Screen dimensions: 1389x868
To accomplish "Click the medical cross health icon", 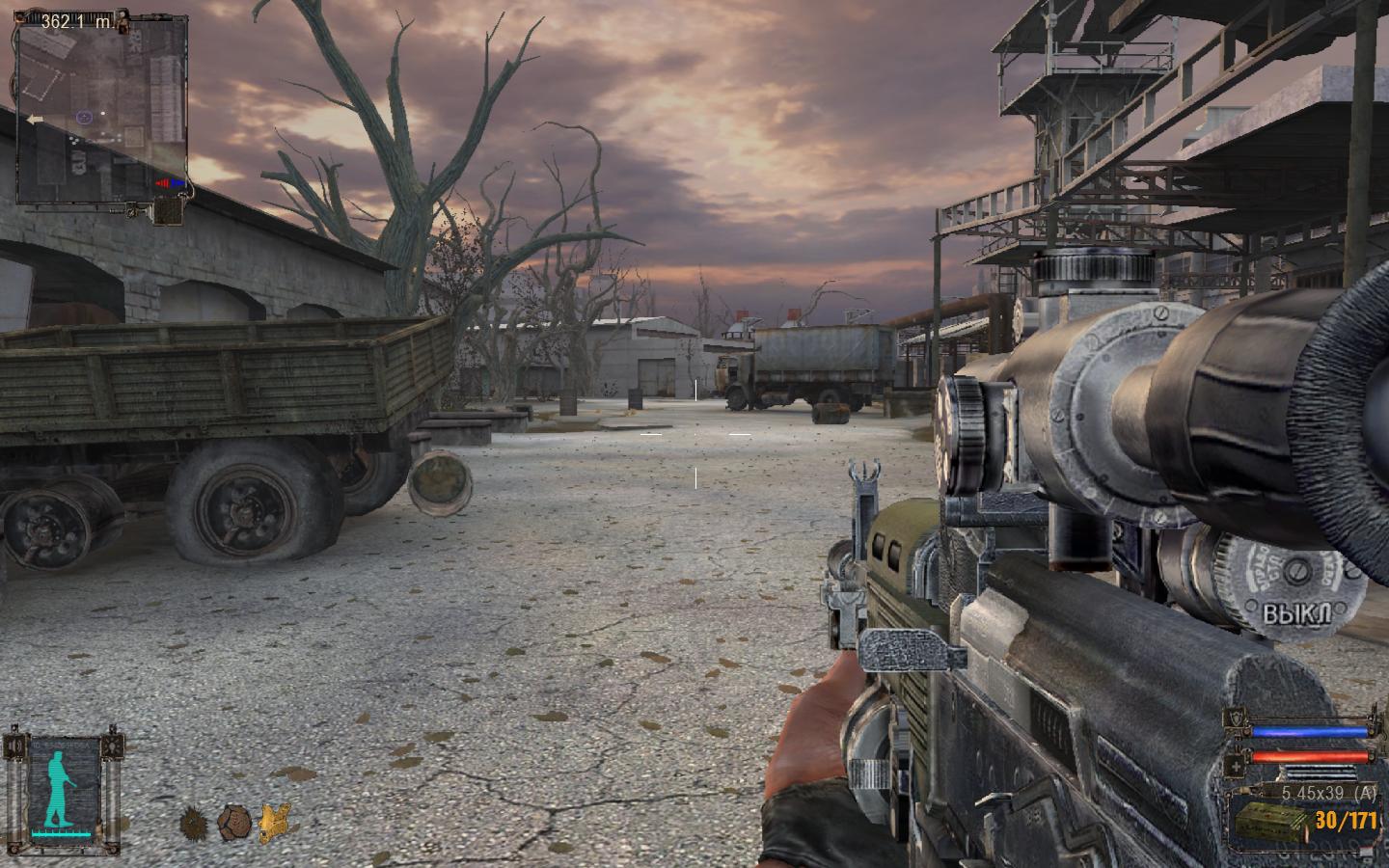I will point(1236,768).
